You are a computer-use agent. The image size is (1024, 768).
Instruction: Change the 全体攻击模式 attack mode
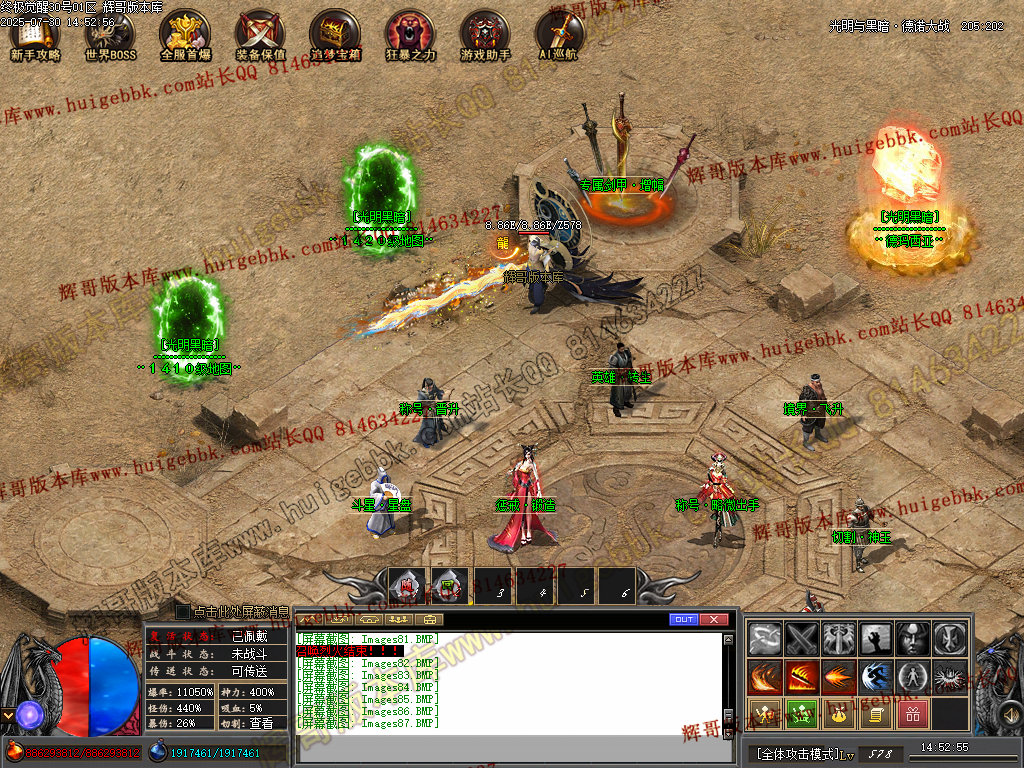[x=797, y=753]
